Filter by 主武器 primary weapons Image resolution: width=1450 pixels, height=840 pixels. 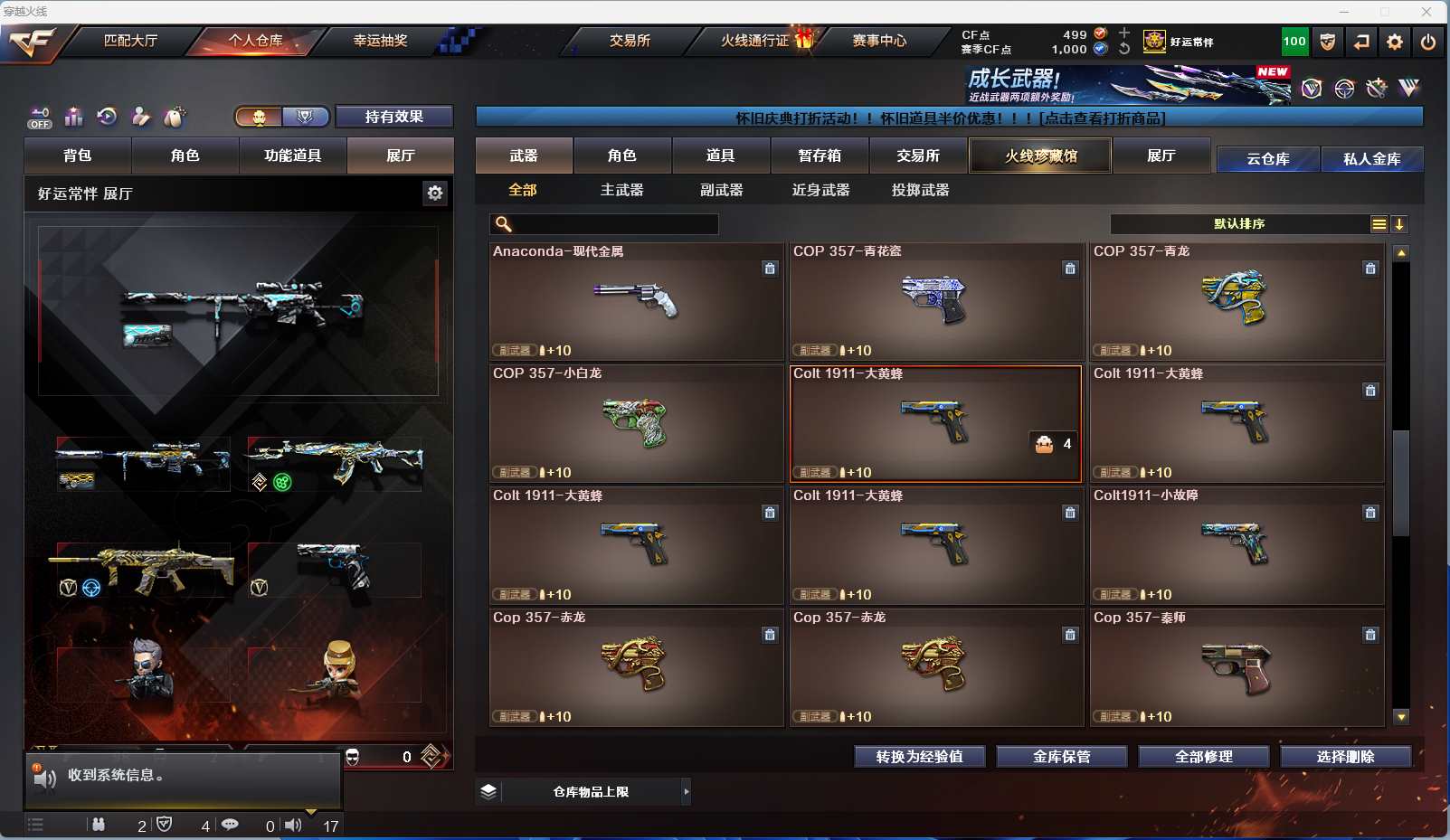pyautogui.click(x=622, y=190)
